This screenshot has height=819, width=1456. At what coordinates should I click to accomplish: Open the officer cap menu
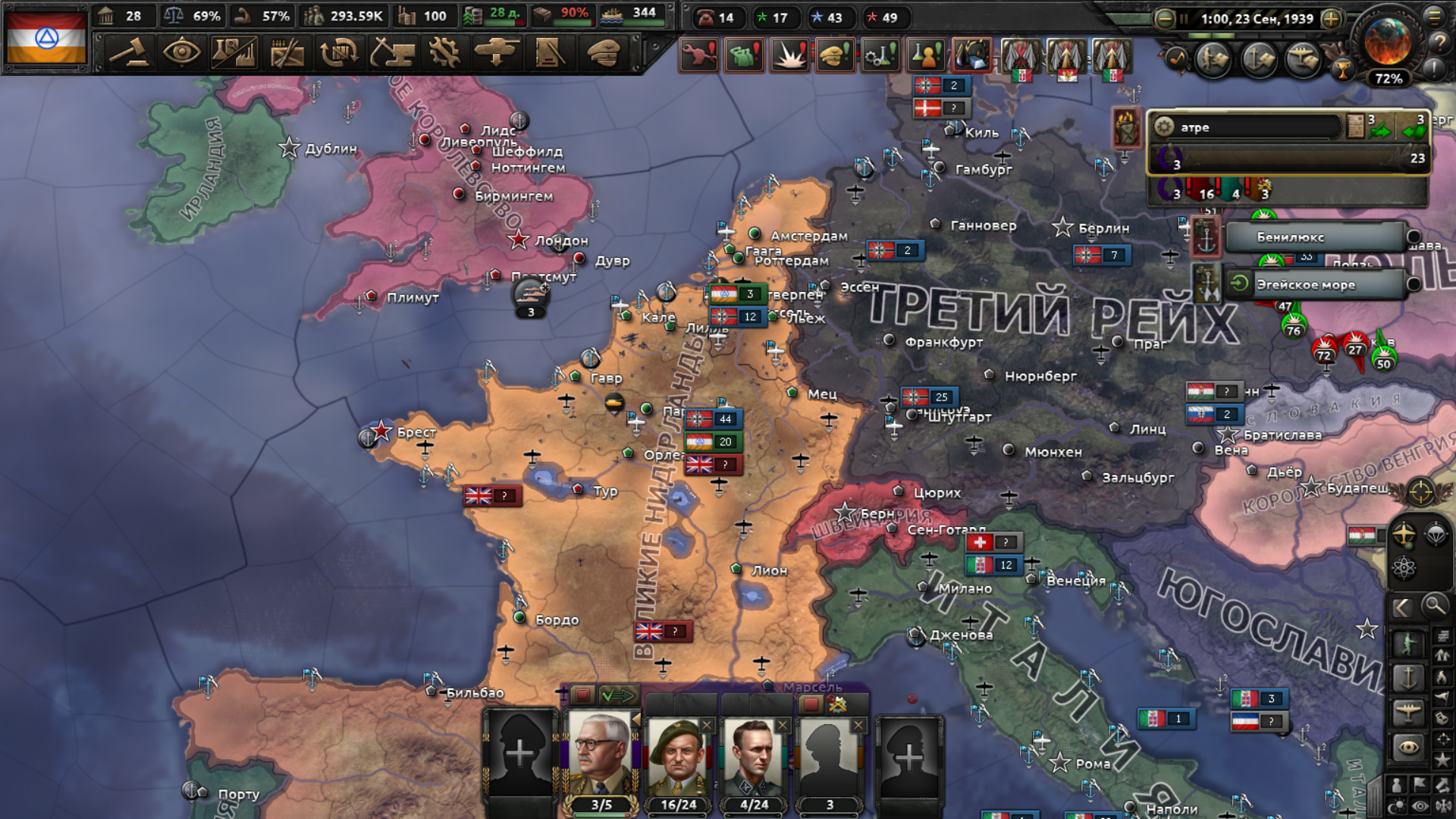[603, 53]
